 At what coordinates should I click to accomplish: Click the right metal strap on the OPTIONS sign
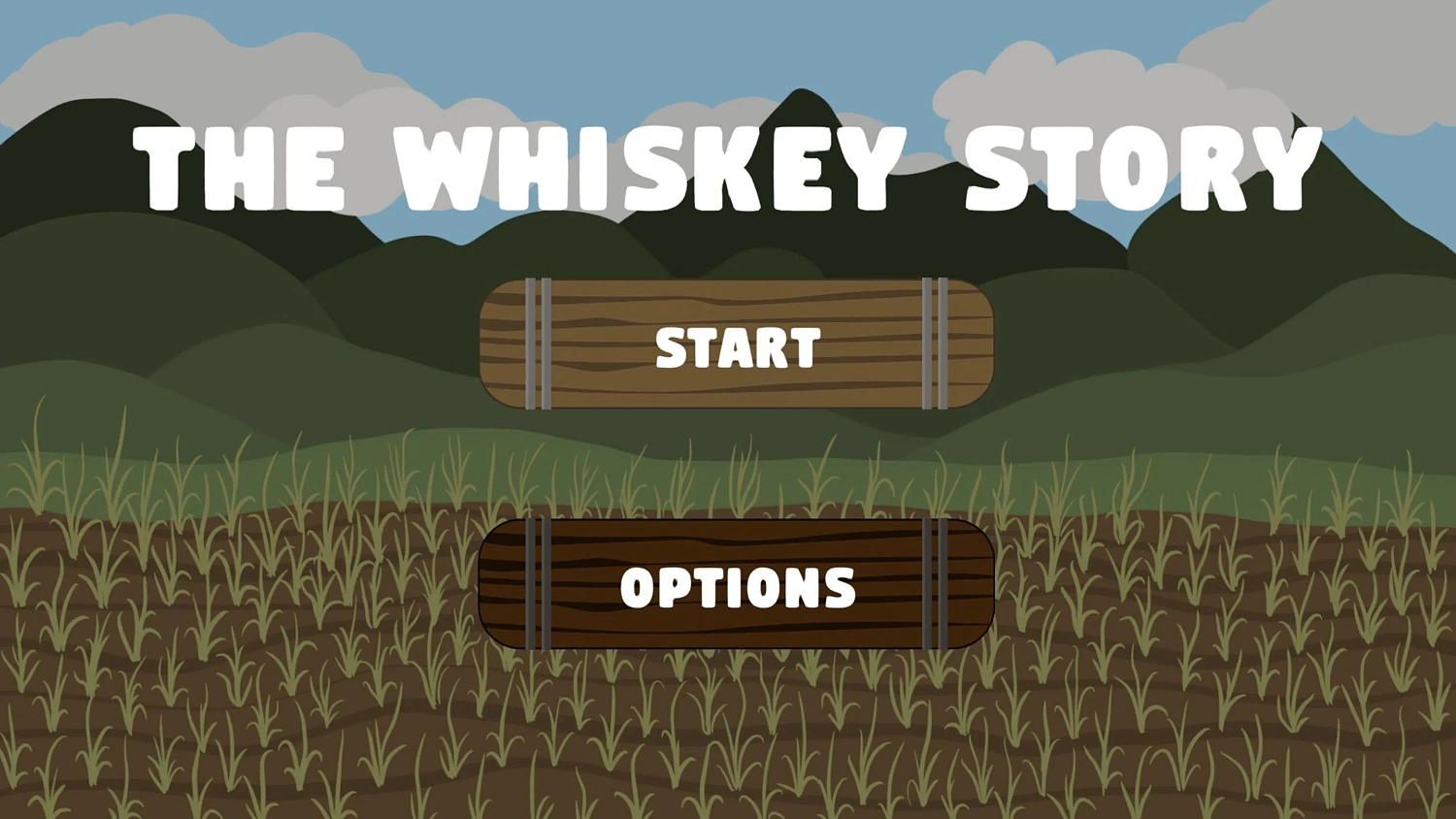tap(937, 582)
